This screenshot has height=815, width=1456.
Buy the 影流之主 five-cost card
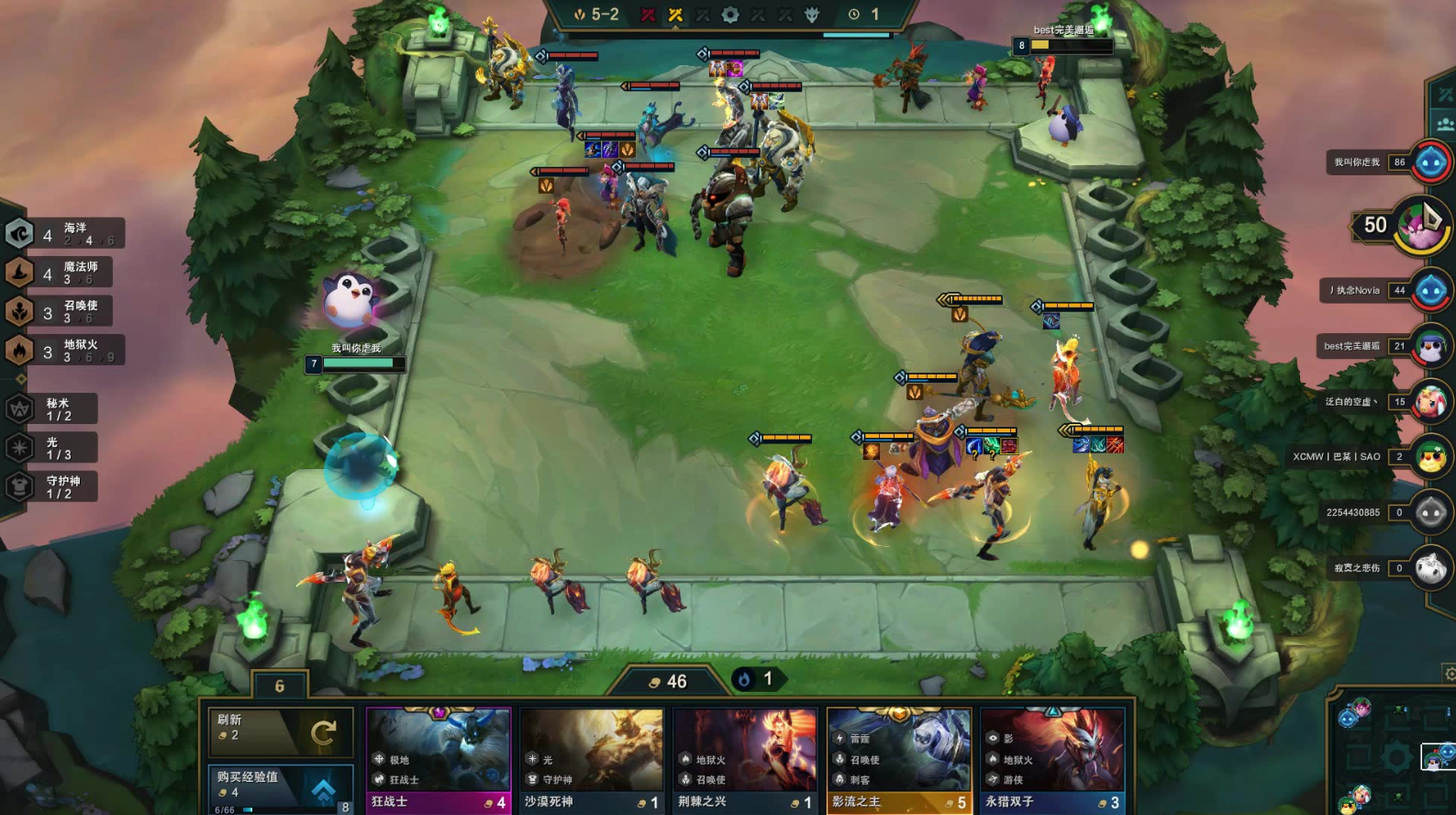[x=898, y=761]
